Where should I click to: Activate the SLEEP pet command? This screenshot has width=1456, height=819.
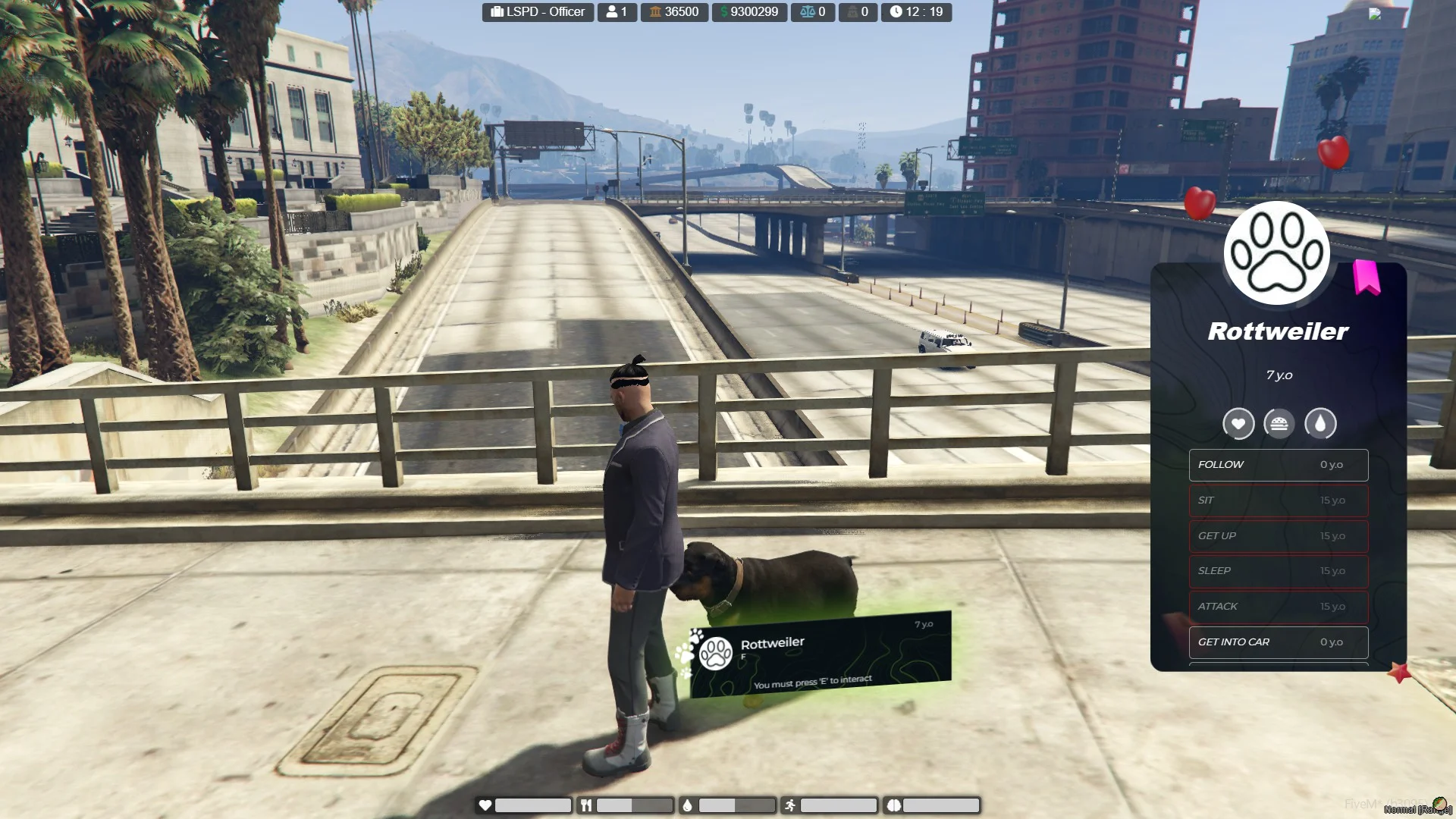coord(1278,571)
